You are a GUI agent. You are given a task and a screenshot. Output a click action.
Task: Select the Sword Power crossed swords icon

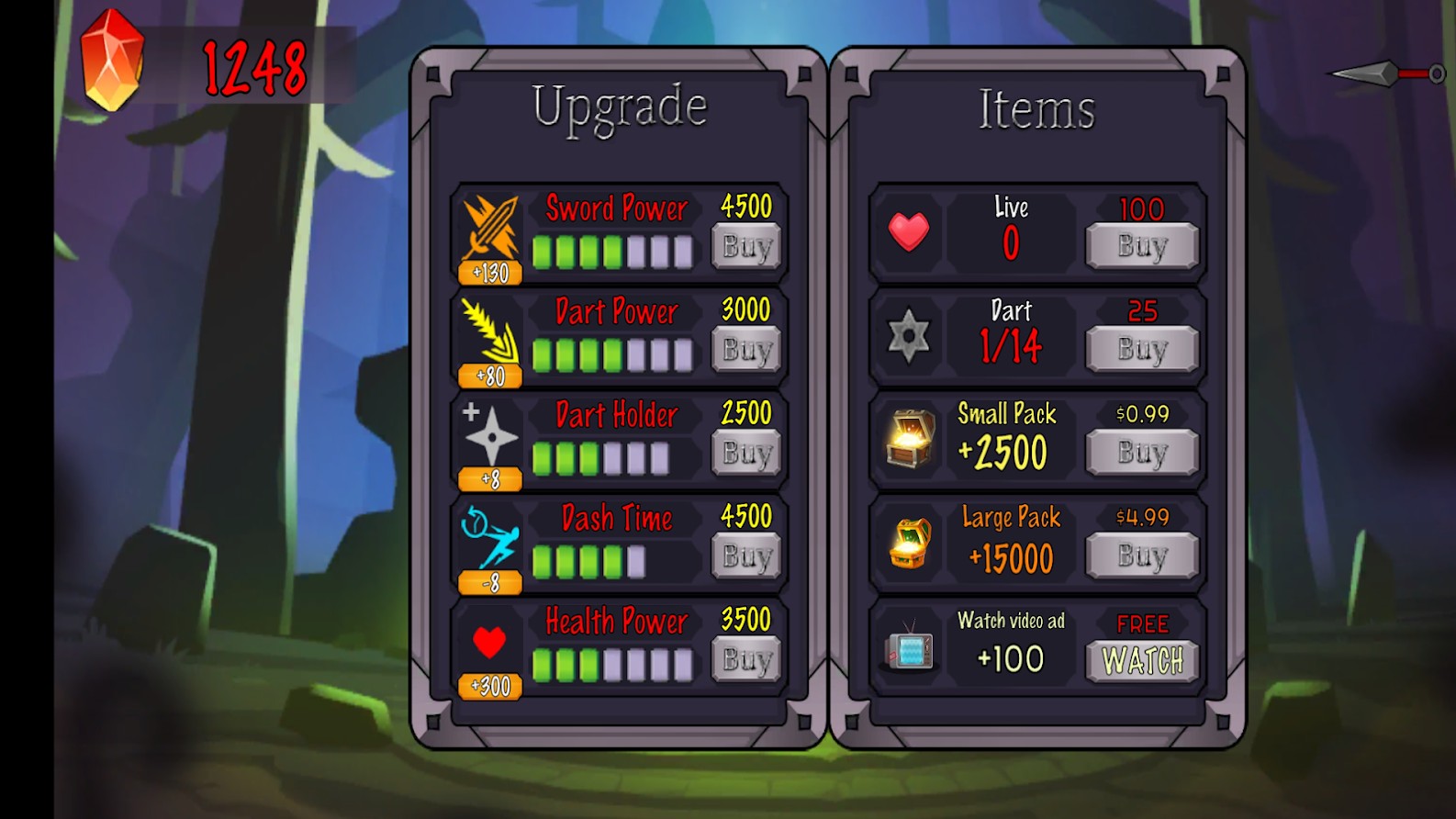pos(490,226)
